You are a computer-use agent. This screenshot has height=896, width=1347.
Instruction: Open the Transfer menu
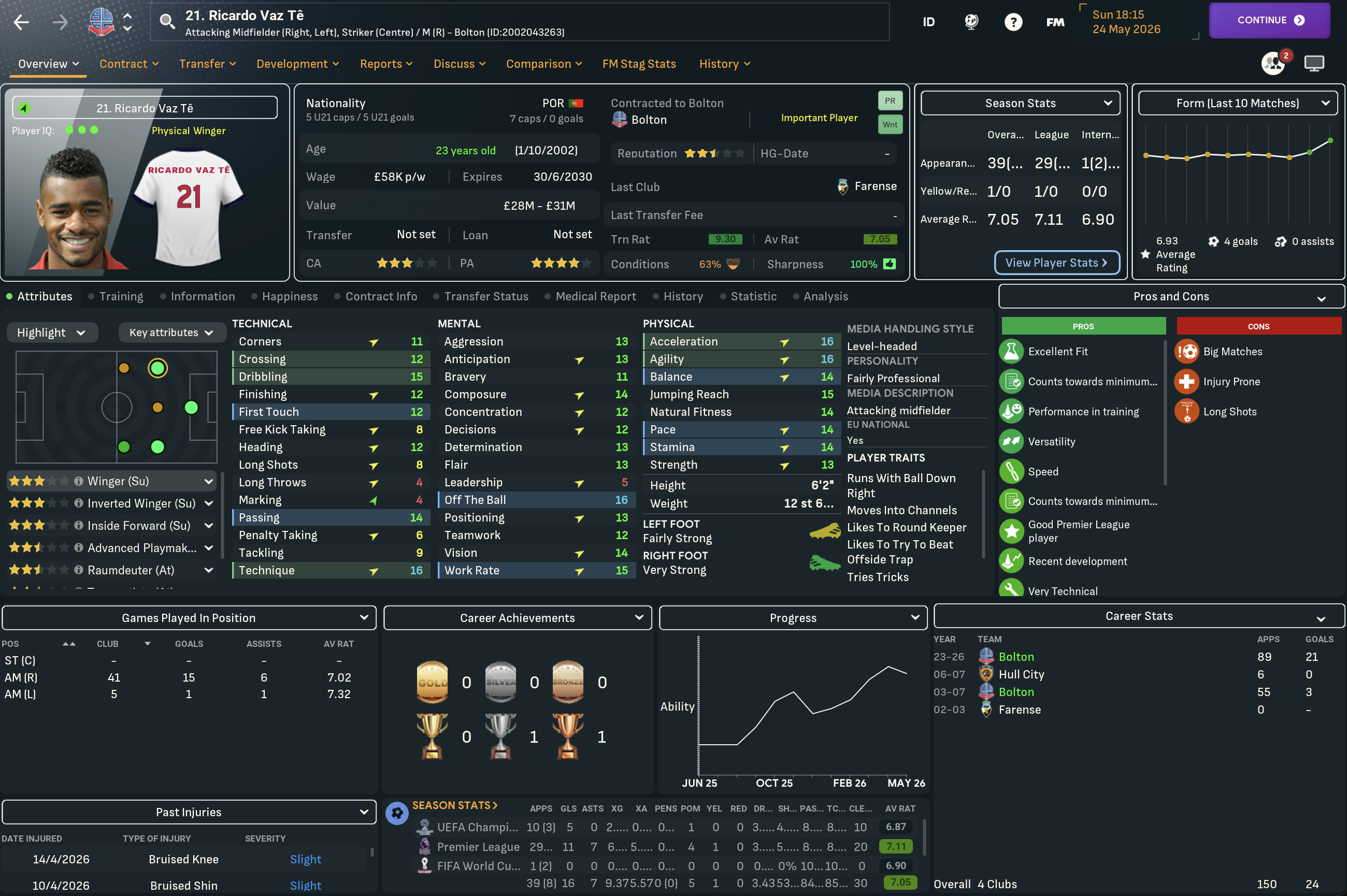(207, 63)
